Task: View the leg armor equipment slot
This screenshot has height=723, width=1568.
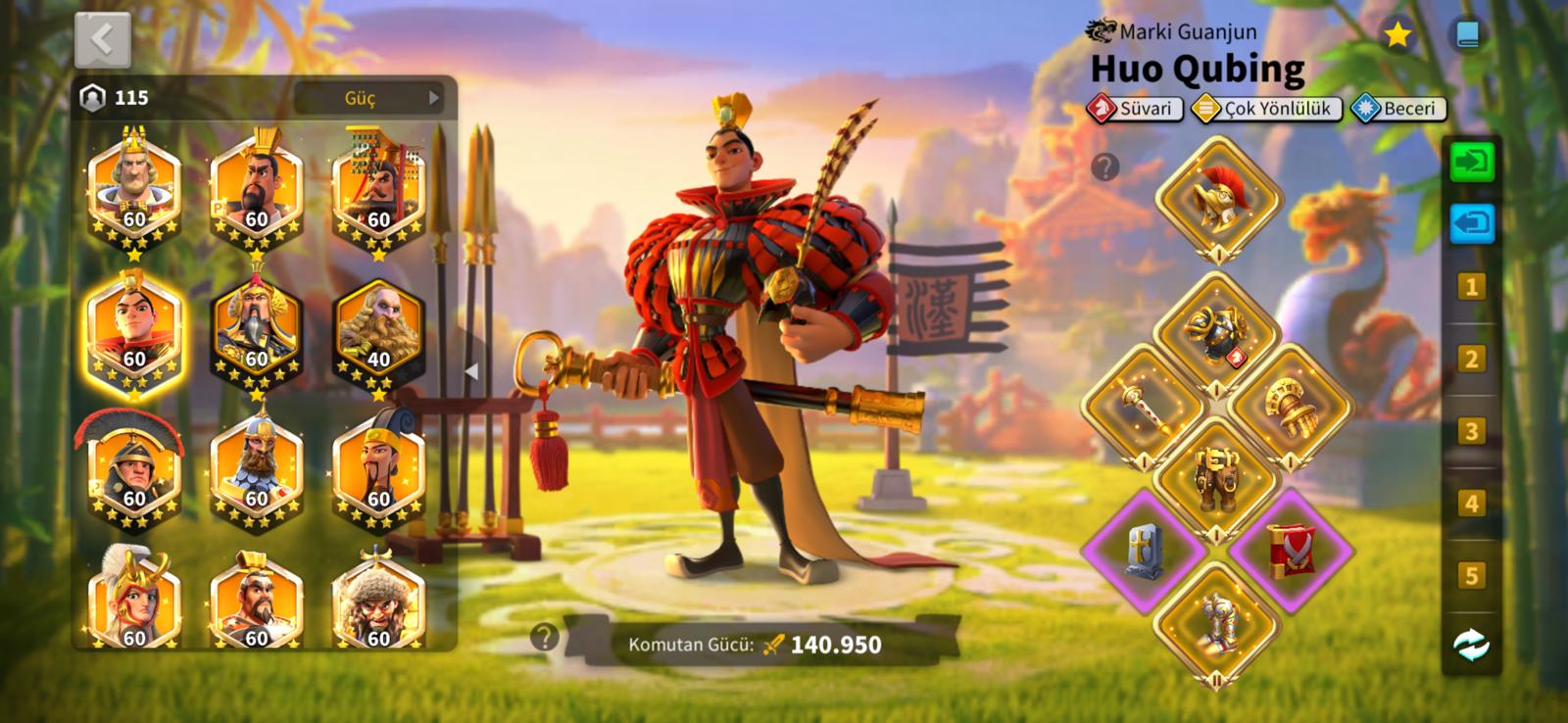Action: pos(1217,477)
